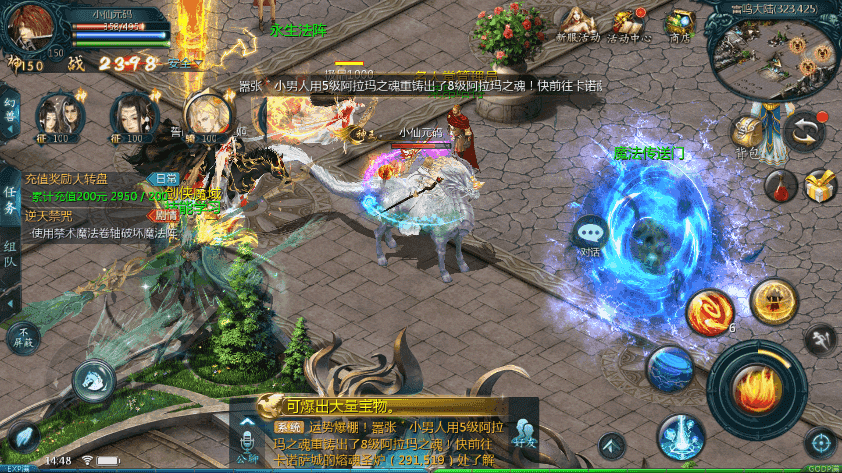This screenshot has height=473, width=842.
Task: Use the red health potion
Action: [779, 185]
